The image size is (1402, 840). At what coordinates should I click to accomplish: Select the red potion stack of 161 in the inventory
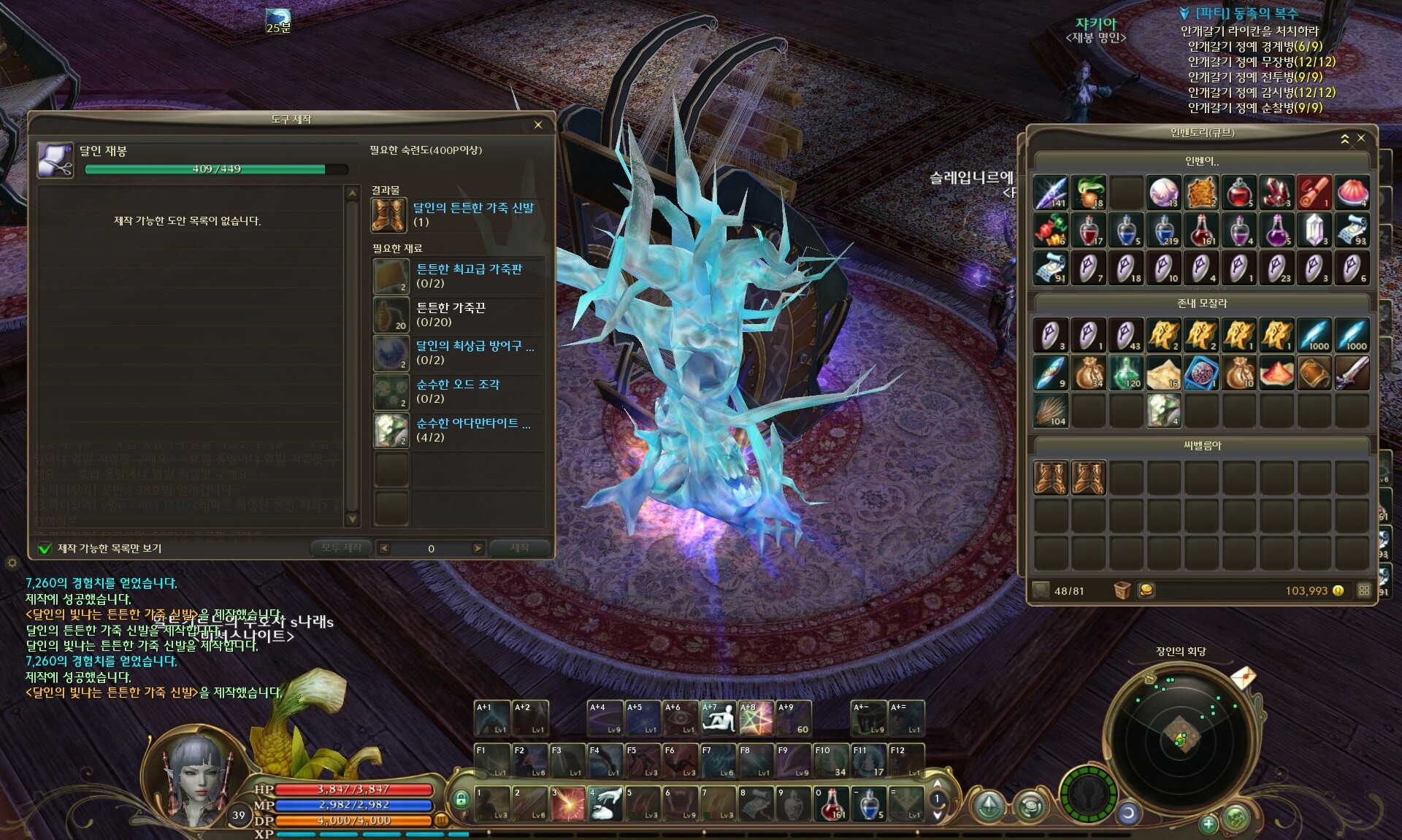tap(1201, 231)
